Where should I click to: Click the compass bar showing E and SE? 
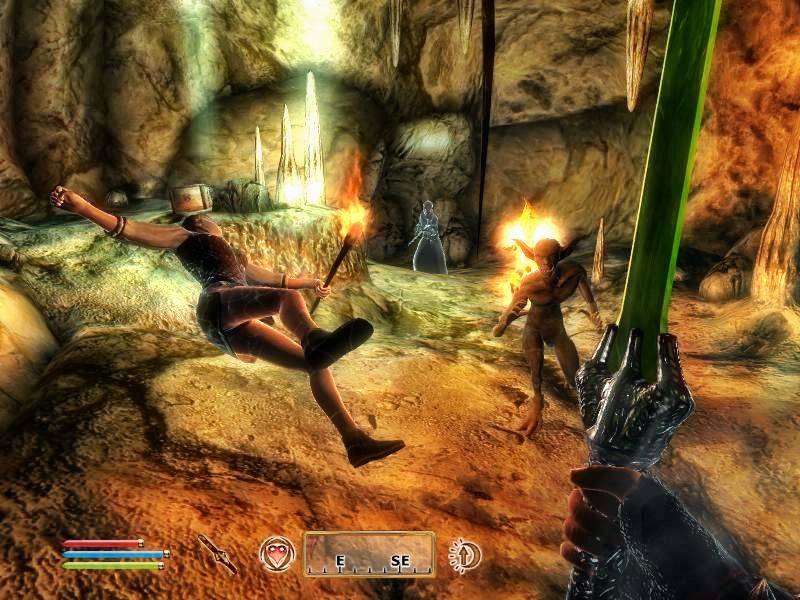point(369,554)
